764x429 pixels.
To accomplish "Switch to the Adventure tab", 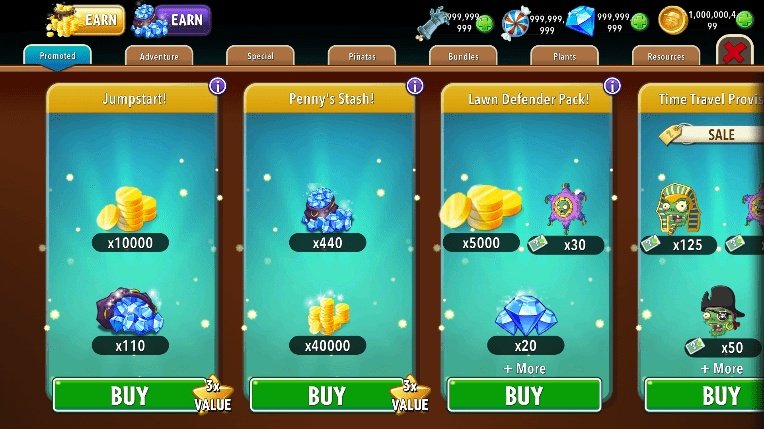I will point(159,56).
